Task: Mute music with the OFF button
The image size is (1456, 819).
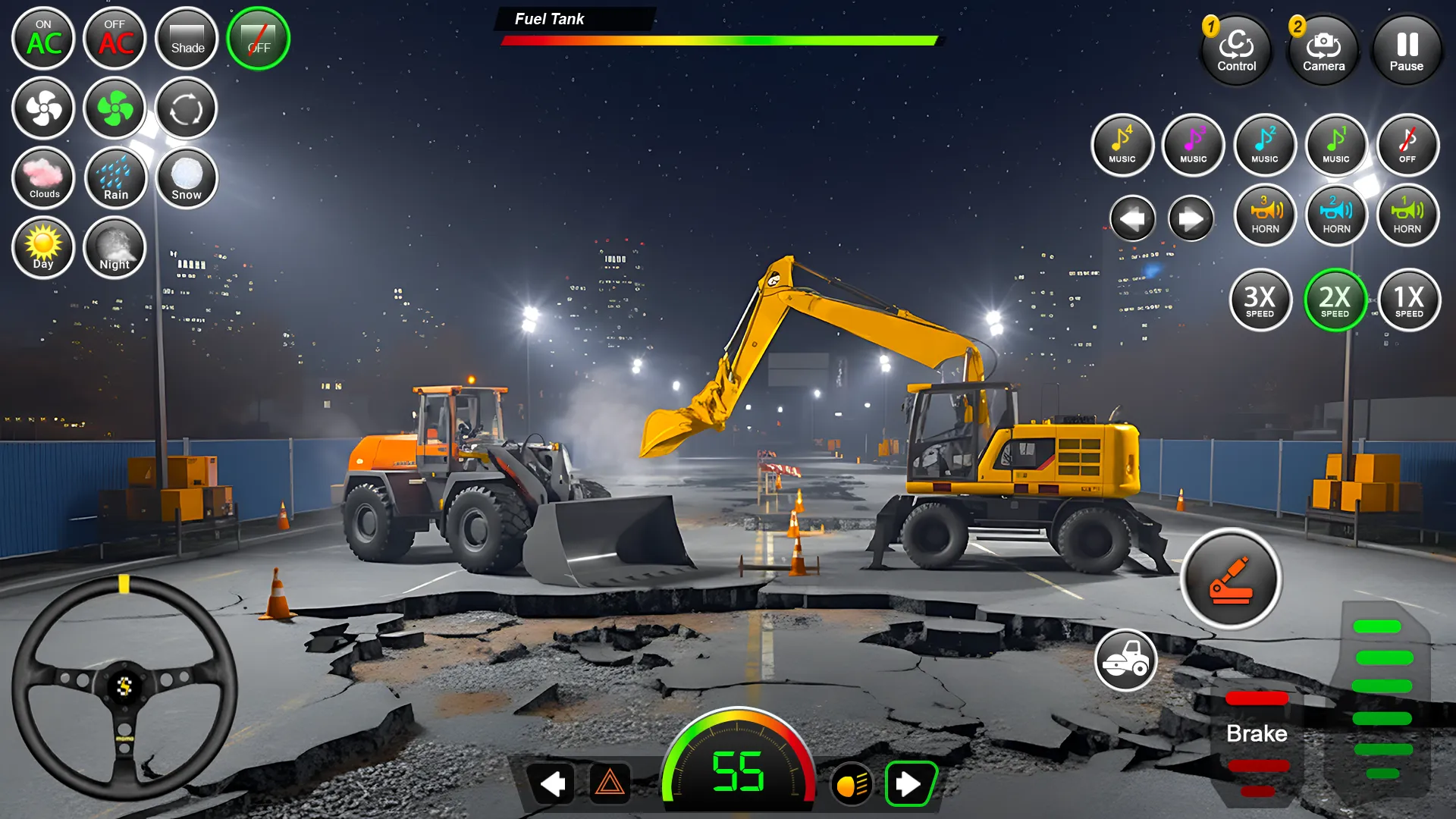Action: pos(1407,146)
